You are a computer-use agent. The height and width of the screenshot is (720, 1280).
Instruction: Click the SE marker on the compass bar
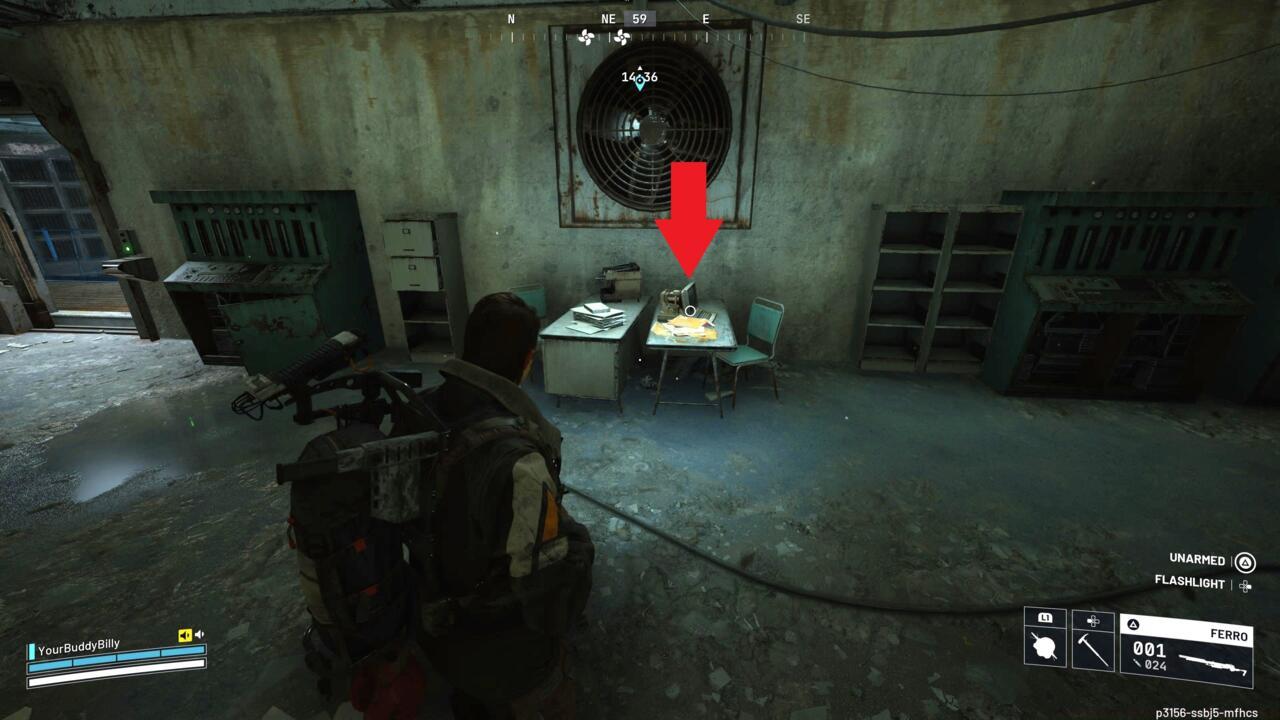[x=803, y=18]
